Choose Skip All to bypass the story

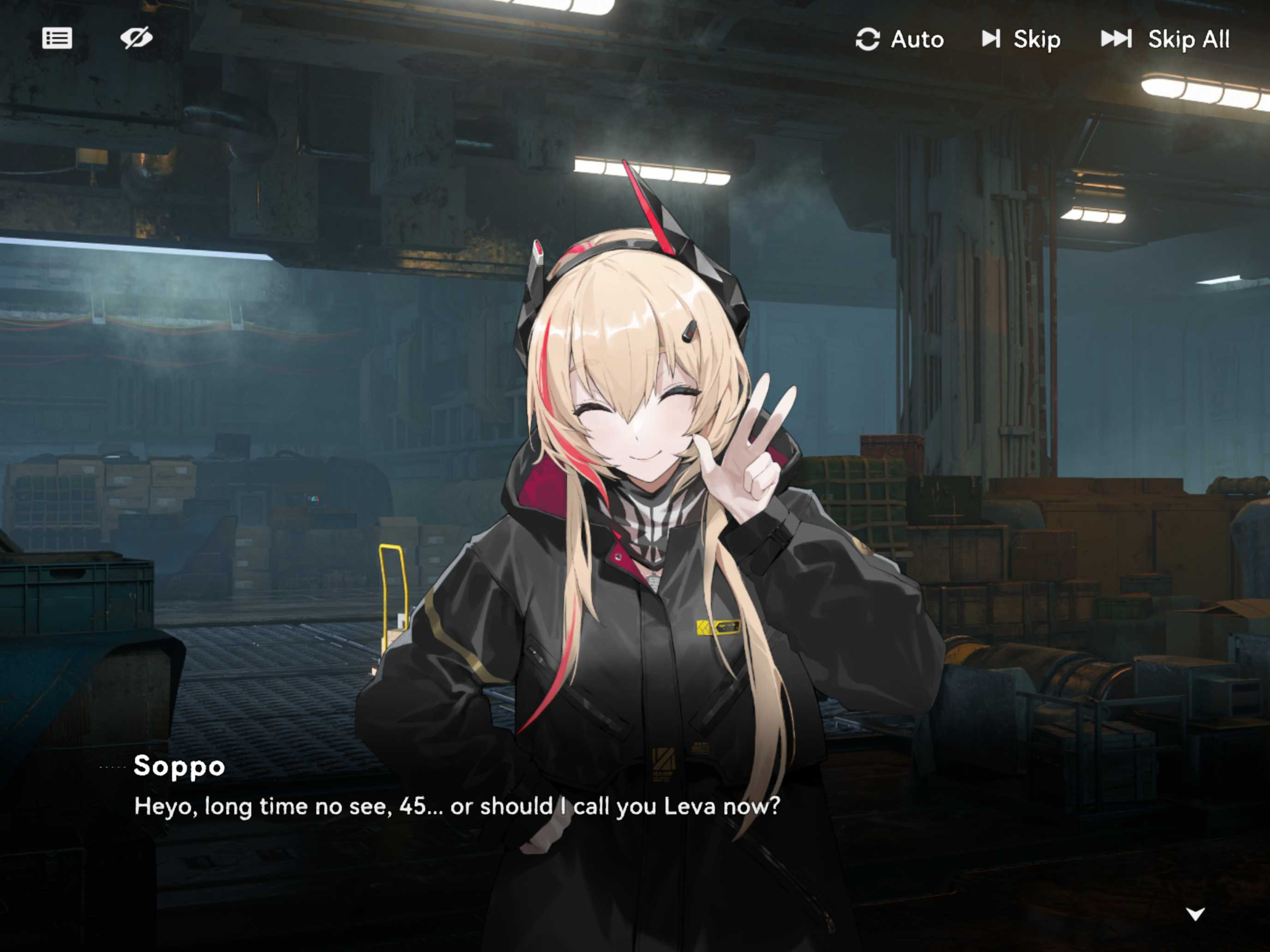[1165, 39]
